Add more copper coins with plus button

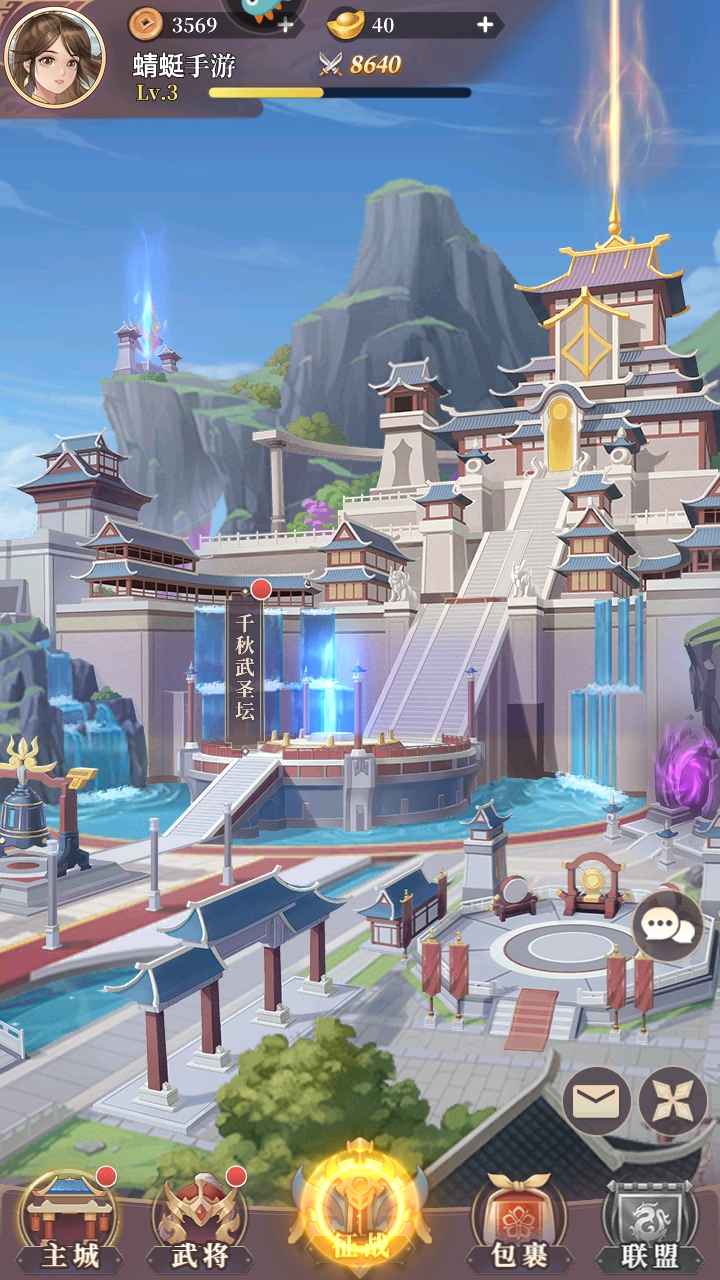tap(286, 25)
